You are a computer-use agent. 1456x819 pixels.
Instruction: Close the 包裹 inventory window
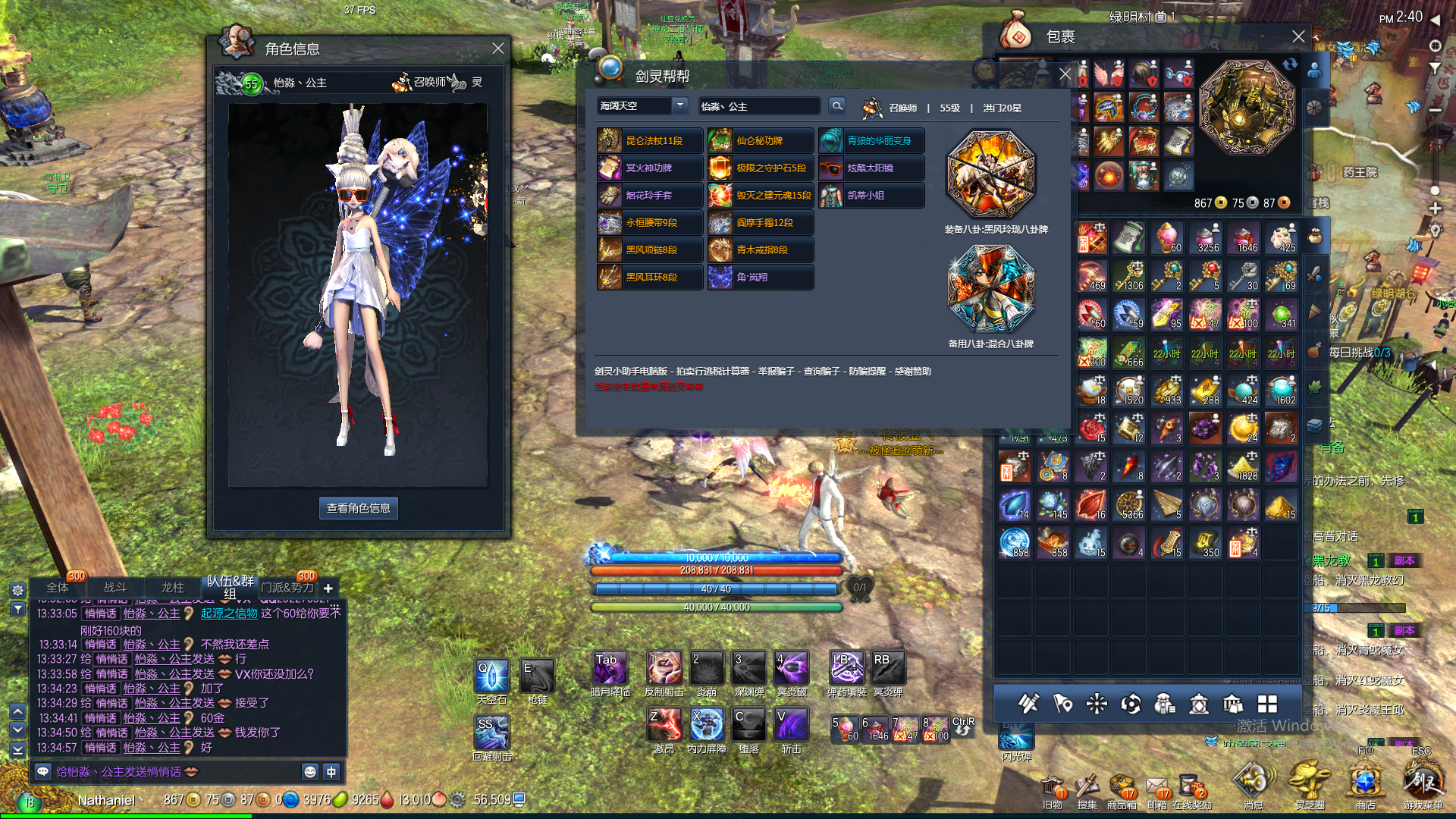1298,36
